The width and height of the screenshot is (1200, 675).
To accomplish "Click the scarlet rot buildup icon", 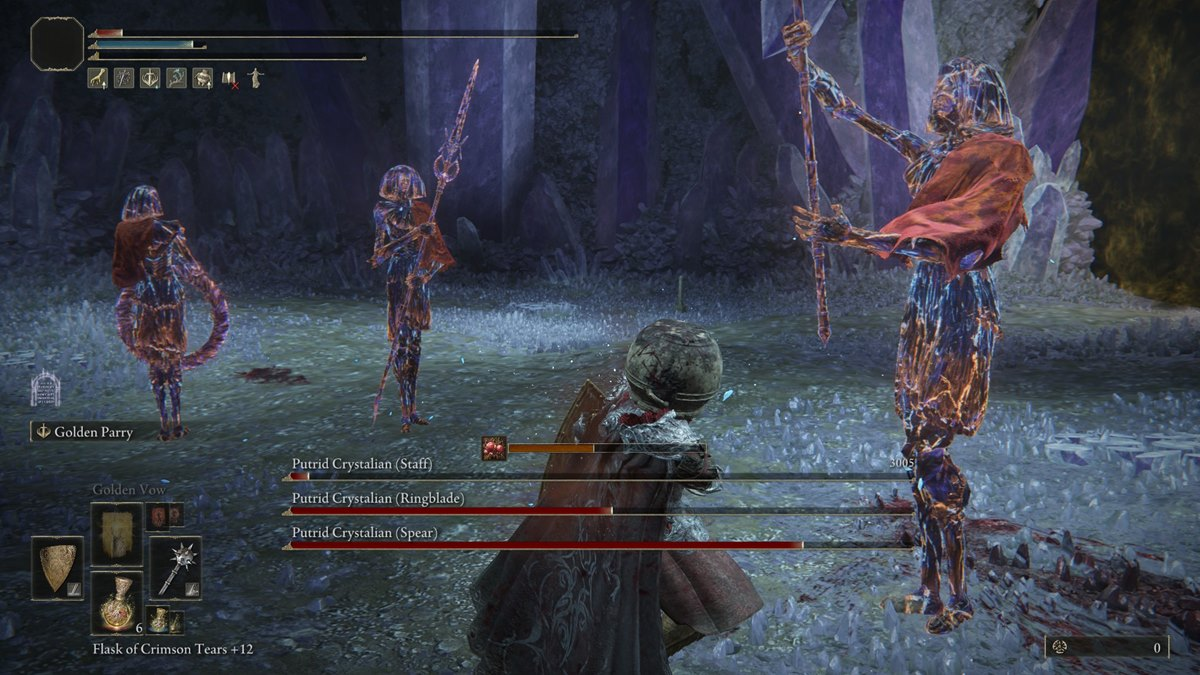I will (x=494, y=448).
